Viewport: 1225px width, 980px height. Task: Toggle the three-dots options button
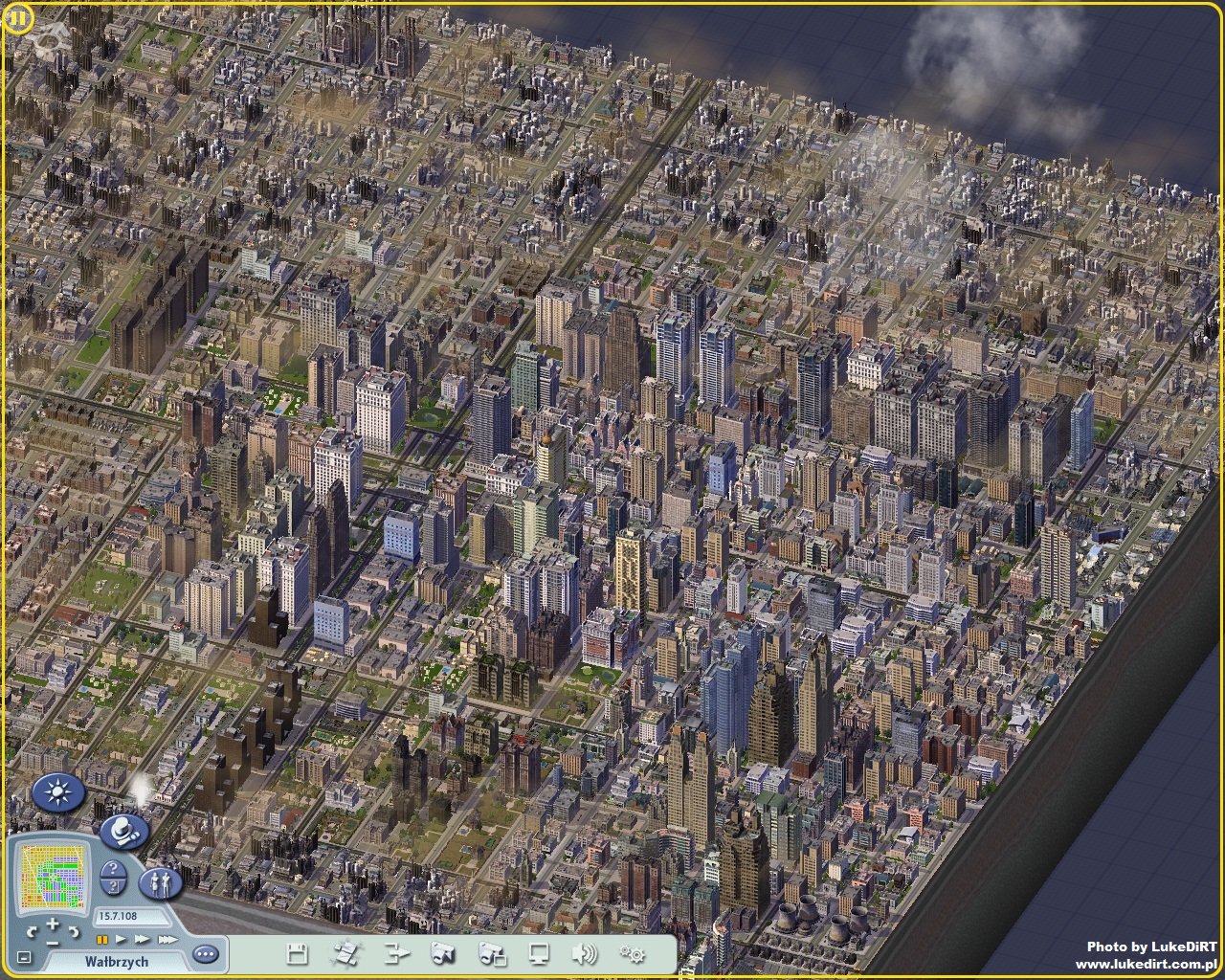205,954
